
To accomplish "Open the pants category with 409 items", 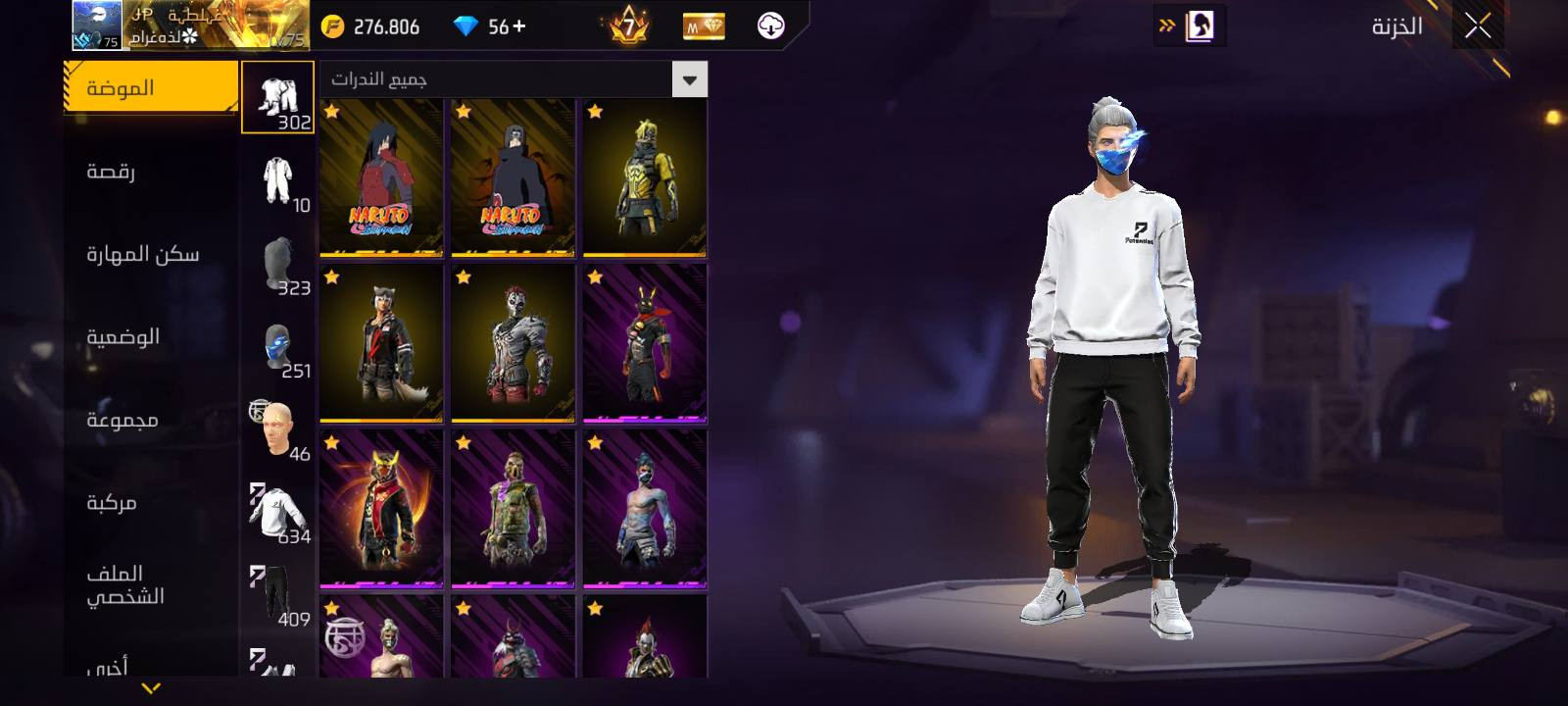I will [278, 596].
